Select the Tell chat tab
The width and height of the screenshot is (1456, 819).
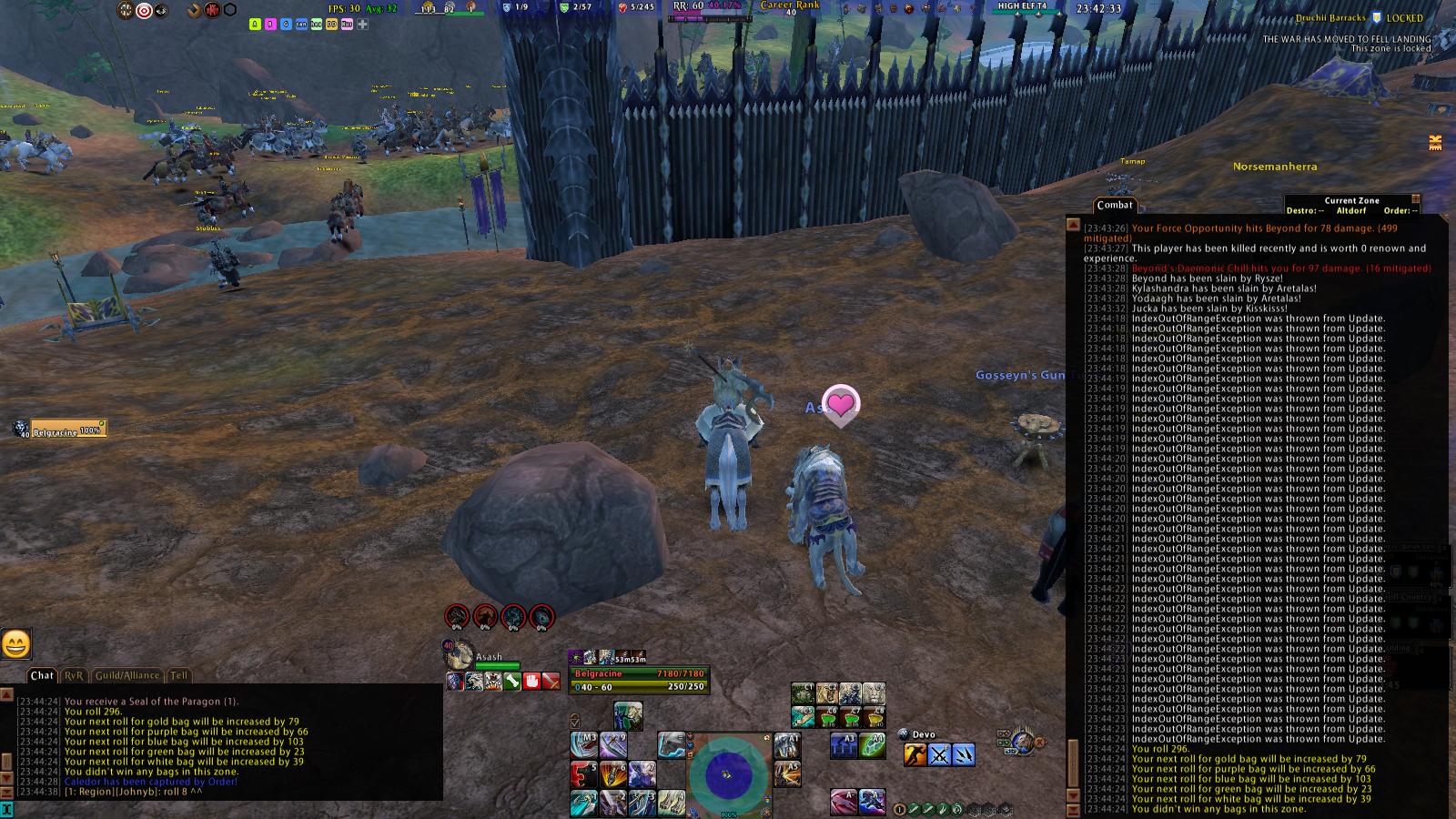[179, 675]
